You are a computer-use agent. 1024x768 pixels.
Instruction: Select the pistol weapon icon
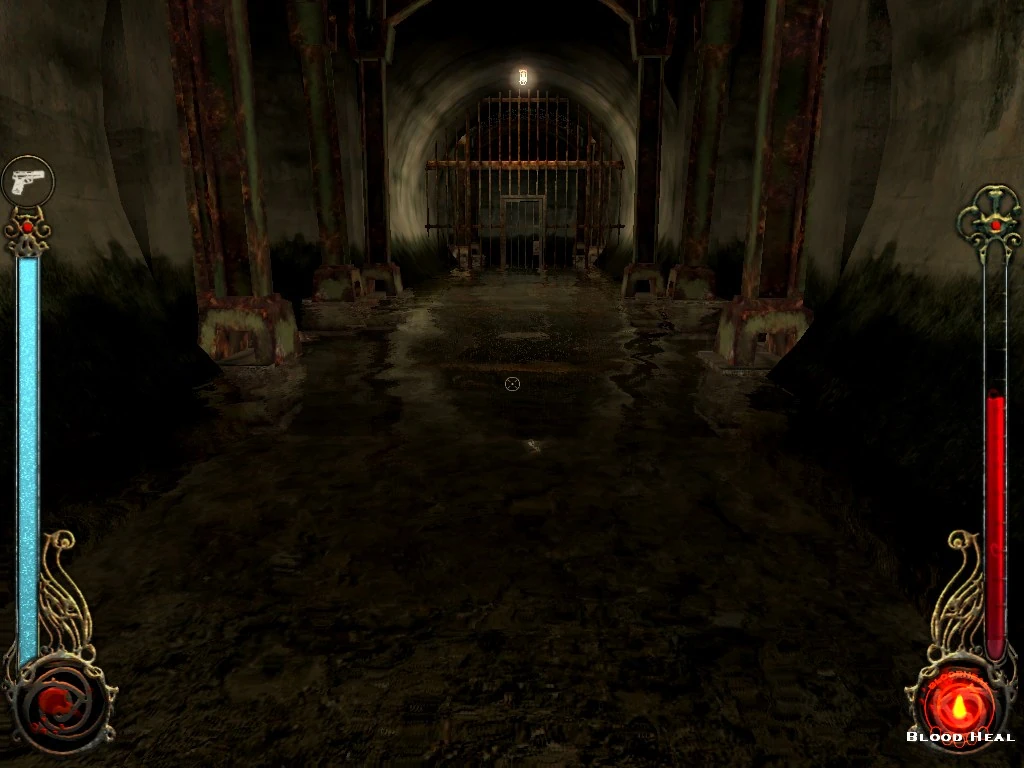click(x=27, y=181)
